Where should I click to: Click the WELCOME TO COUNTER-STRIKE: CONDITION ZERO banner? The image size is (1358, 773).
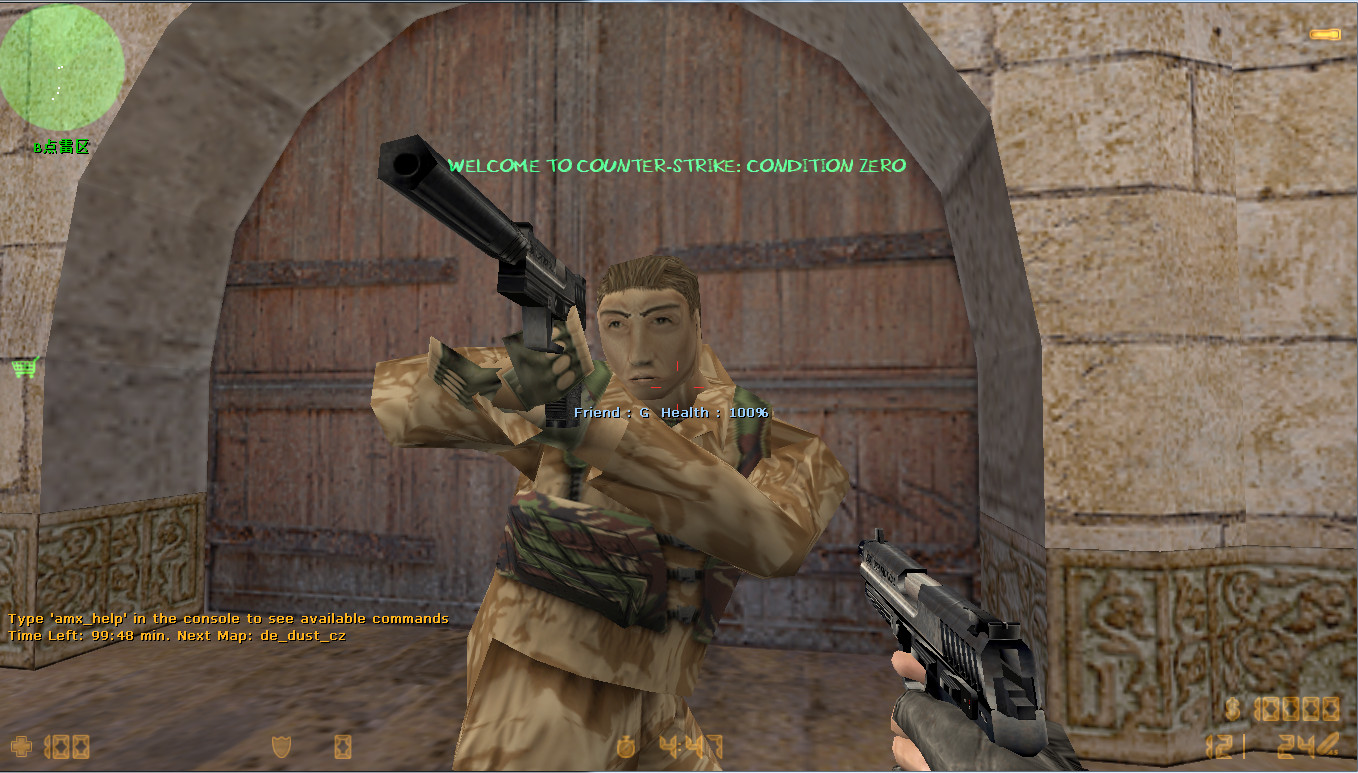click(676, 166)
